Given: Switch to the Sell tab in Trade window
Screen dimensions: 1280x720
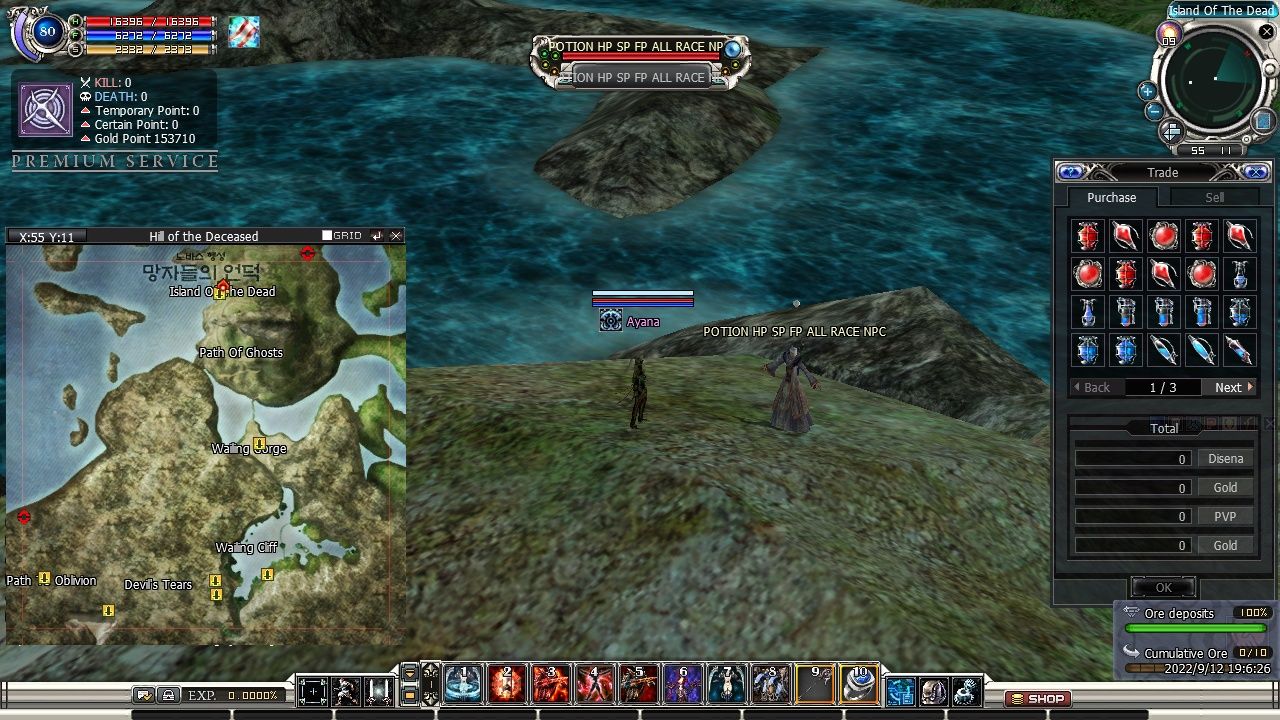Looking at the screenshot, I should tap(1214, 196).
